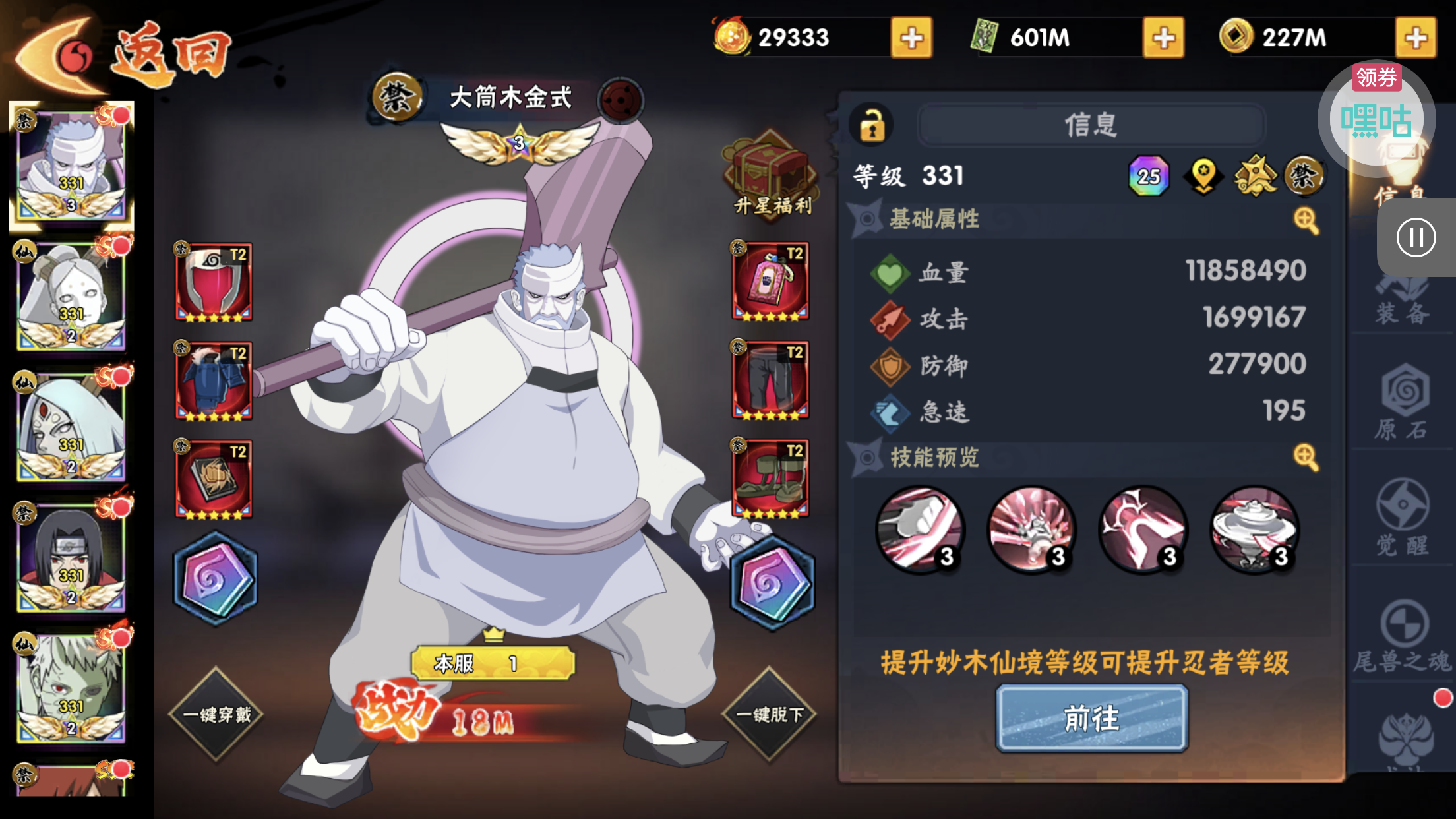Image resolution: width=1456 pixels, height=819 pixels.
Task: Choose the red headband equipment slot
Action: click(214, 283)
